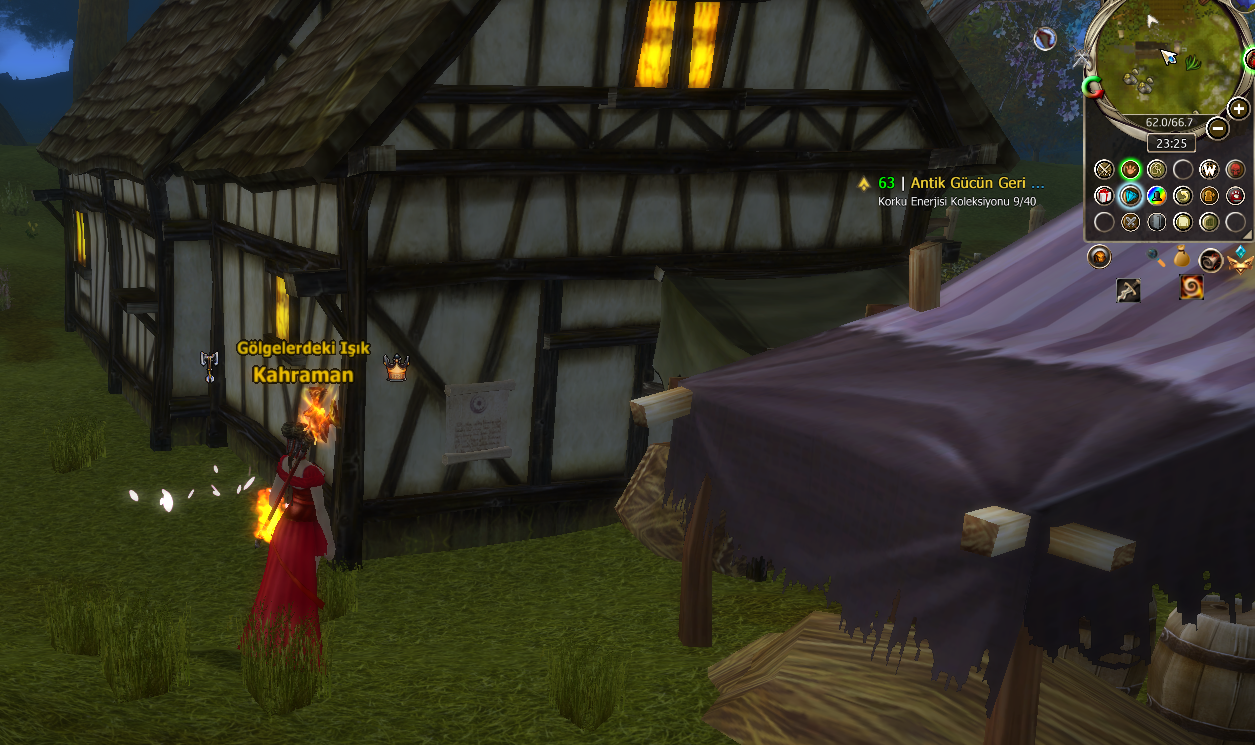Screen dimensions: 1255x745
Task: Select the green-ringed hand icon
Action: point(1130,169)
